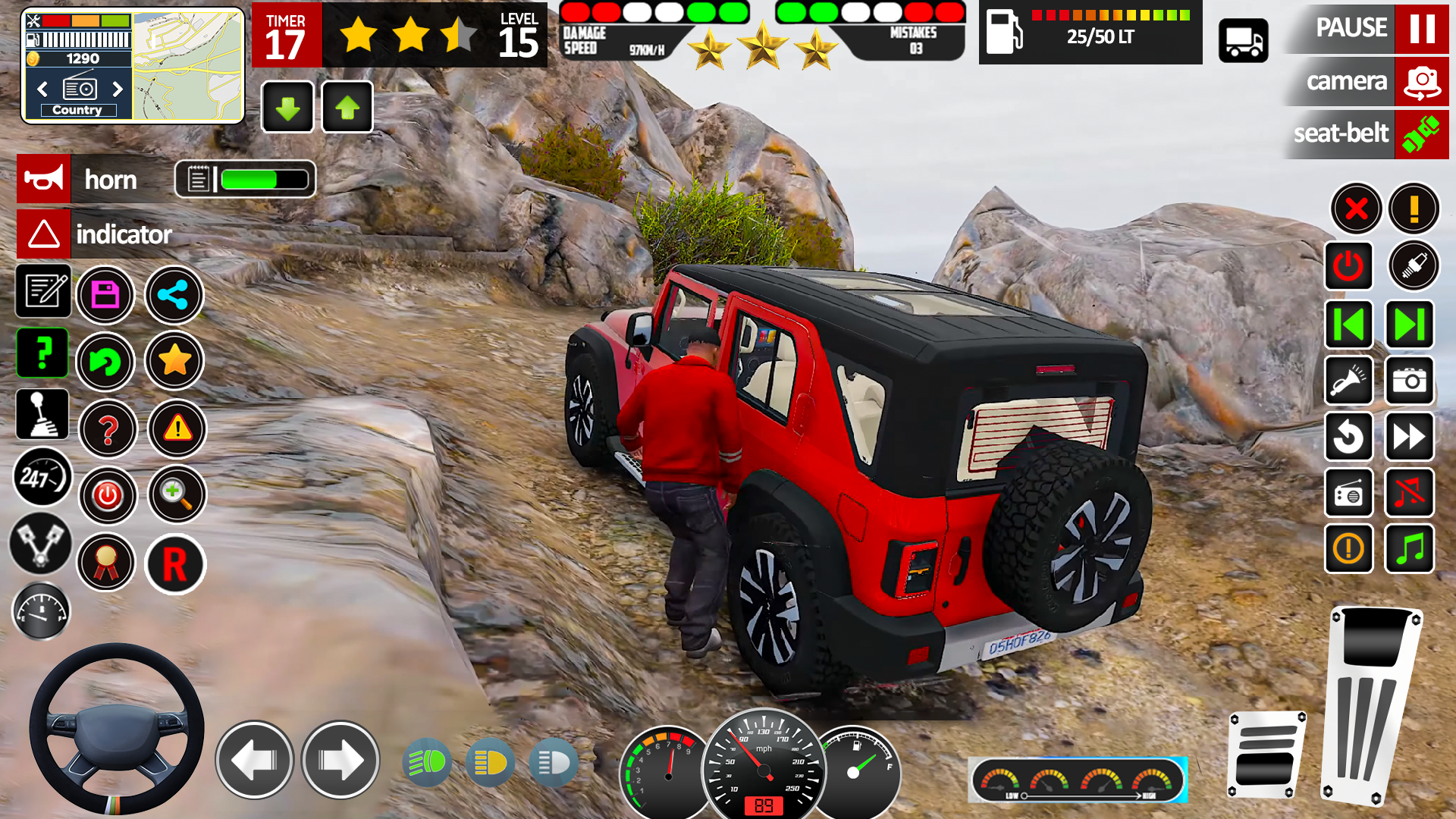Screen dimensions: 1456x819
Task: Shift gear up with green arrow
Action: [347, 107]
